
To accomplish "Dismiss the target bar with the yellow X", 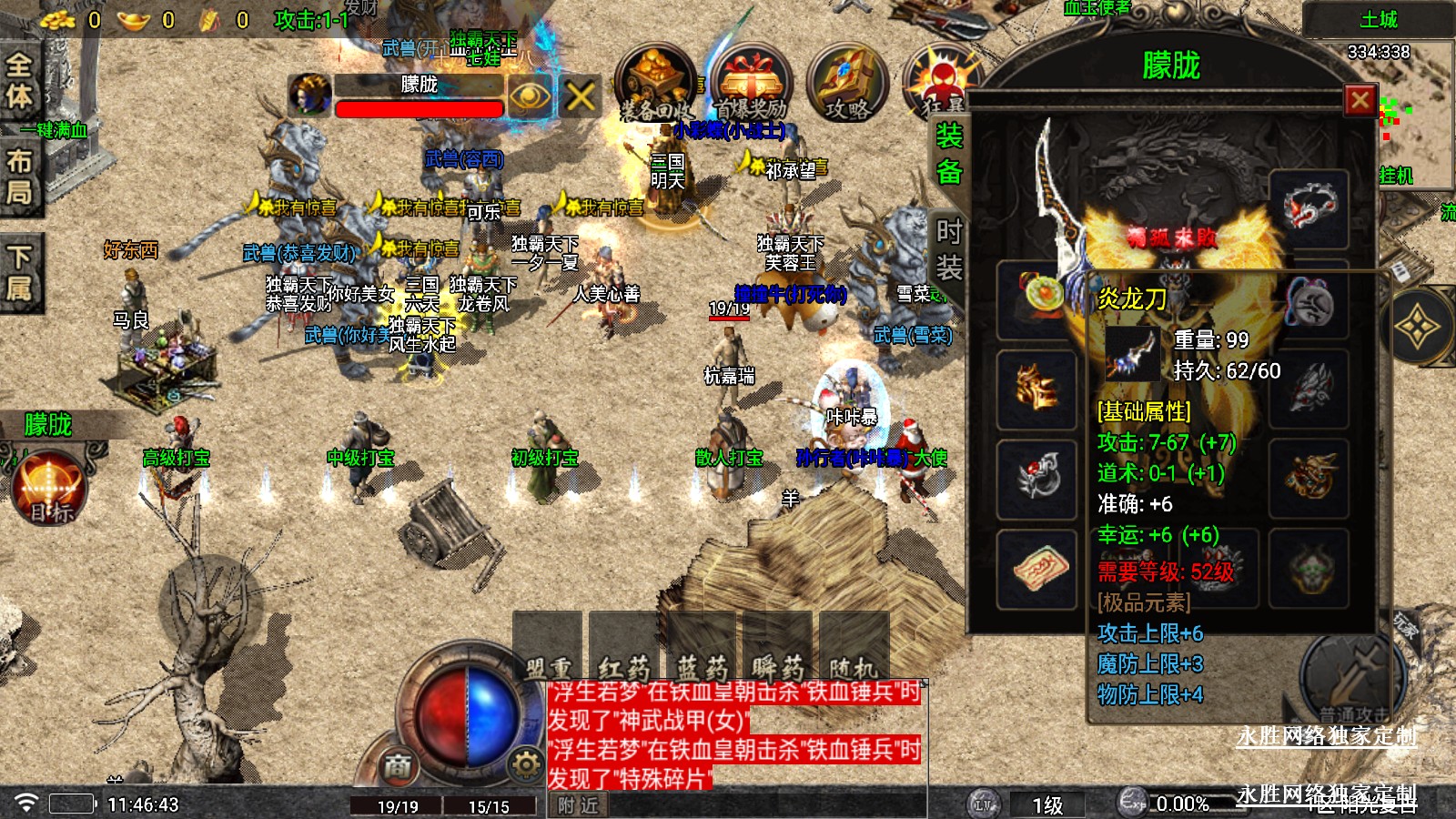I will point(581,95).
